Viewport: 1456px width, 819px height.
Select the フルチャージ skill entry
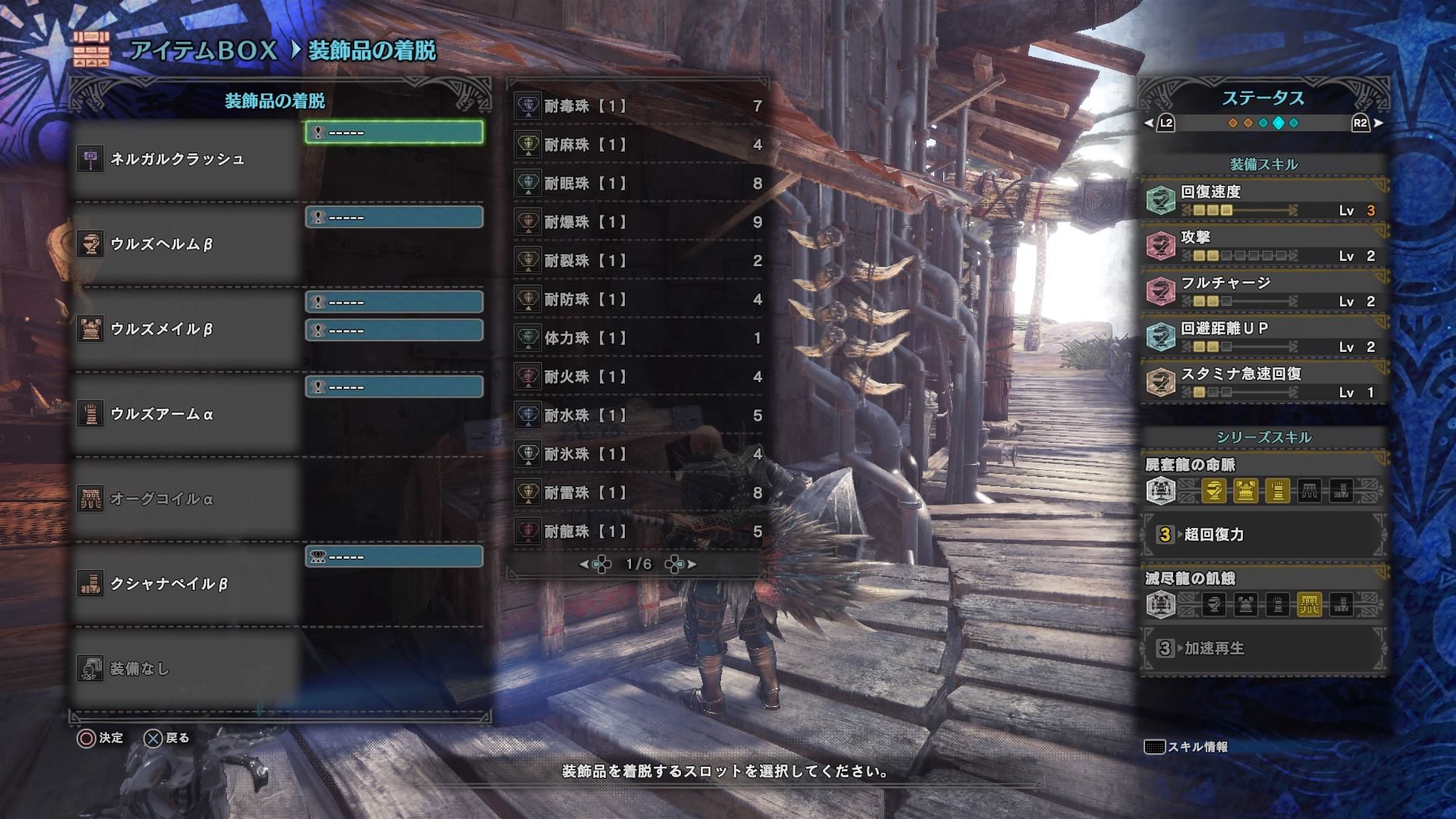click(1263, 291)
